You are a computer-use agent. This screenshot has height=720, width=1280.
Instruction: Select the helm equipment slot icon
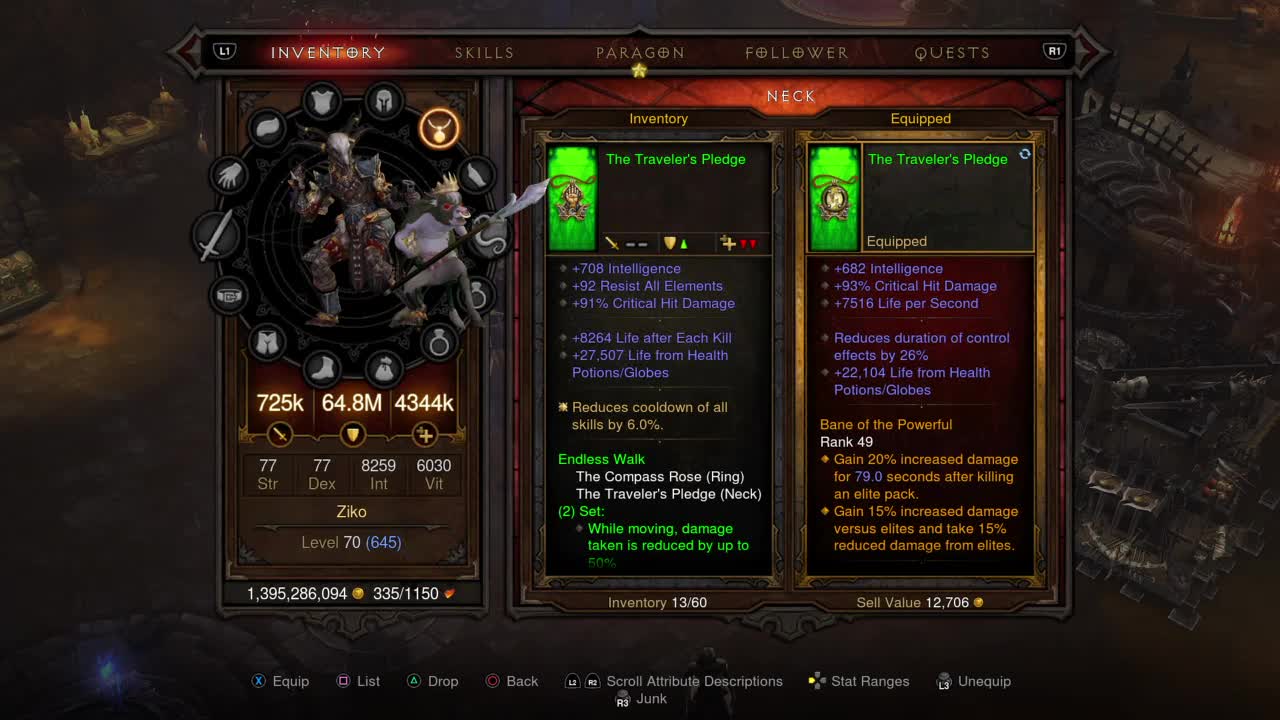(384, 102)
